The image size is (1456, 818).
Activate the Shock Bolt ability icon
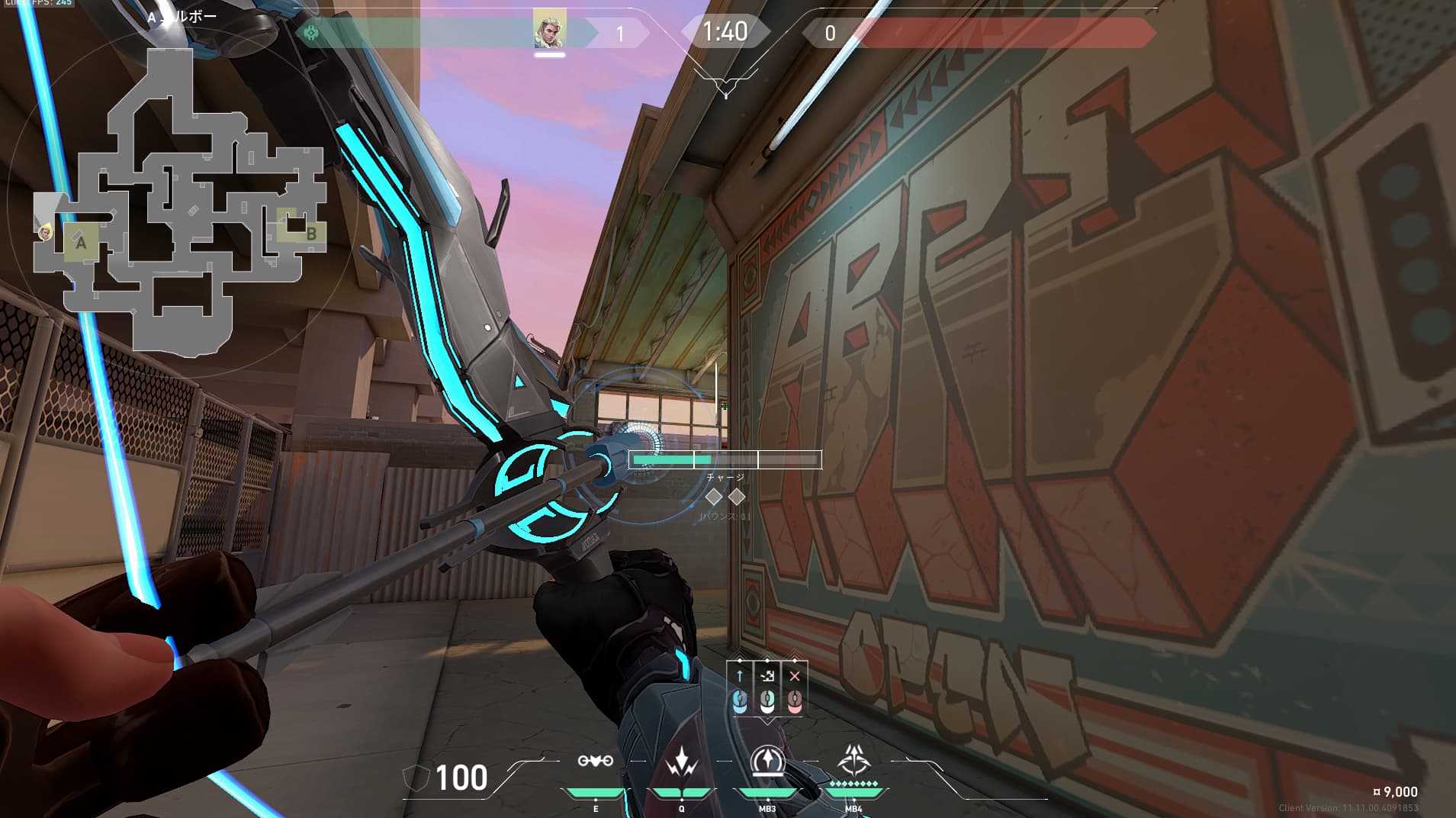click(681, 761)
